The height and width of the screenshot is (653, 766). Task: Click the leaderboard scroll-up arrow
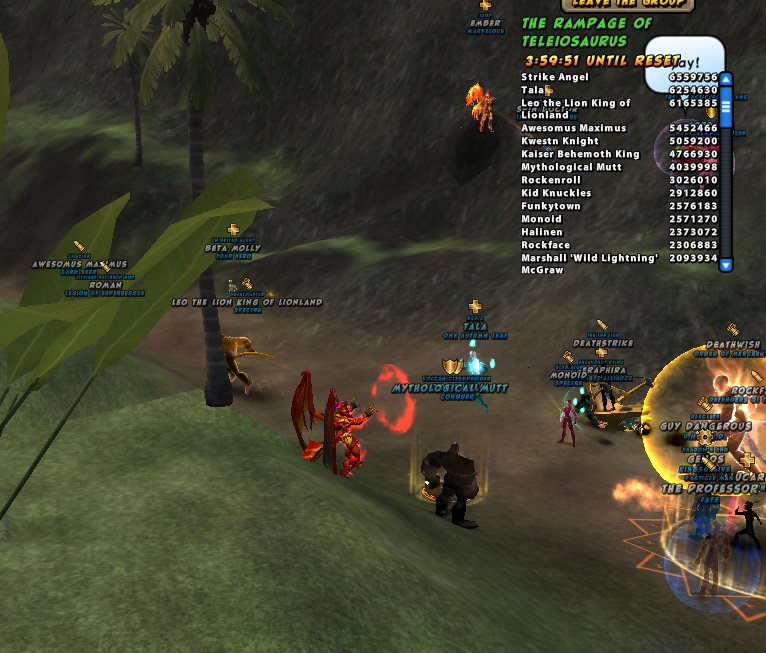tap(726, 79)
